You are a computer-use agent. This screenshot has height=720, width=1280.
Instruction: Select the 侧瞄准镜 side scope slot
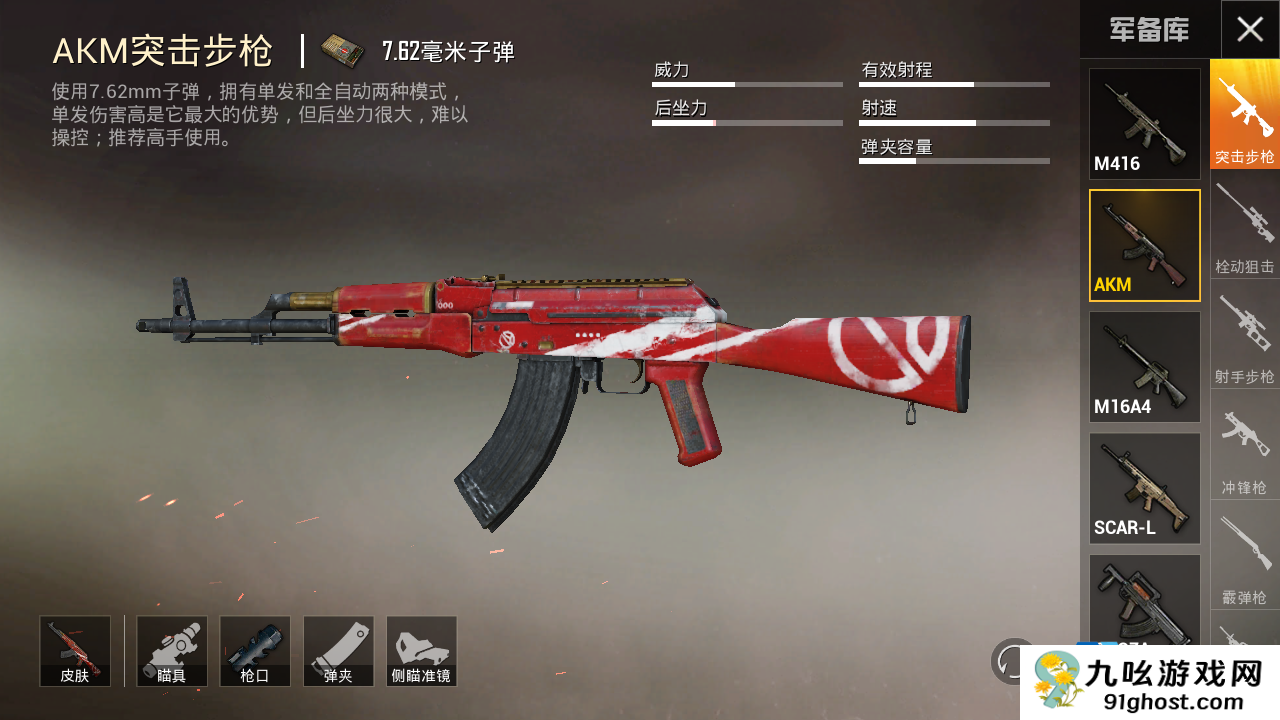pos(421,651)
